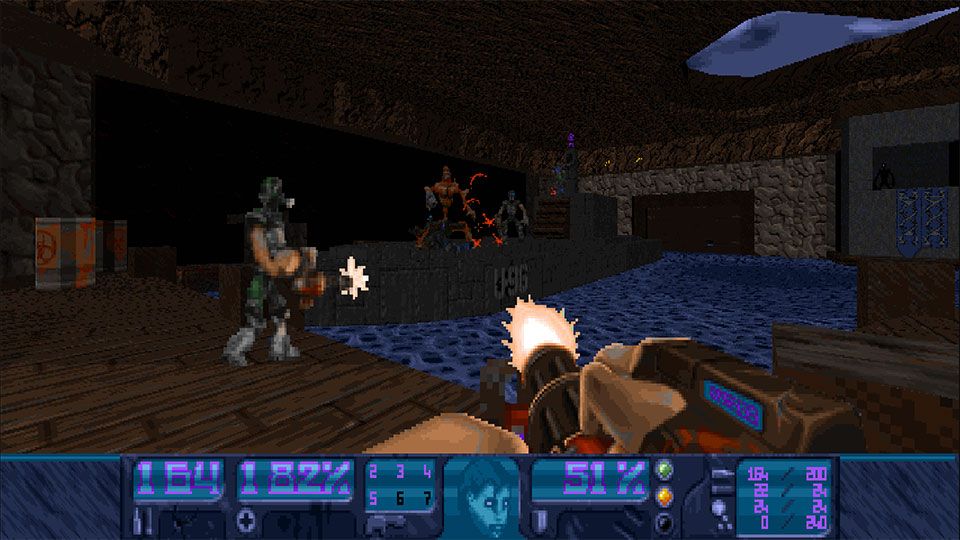960x540 pixels.
Task: Click the green key orb indicator
Action: point(664,469)
